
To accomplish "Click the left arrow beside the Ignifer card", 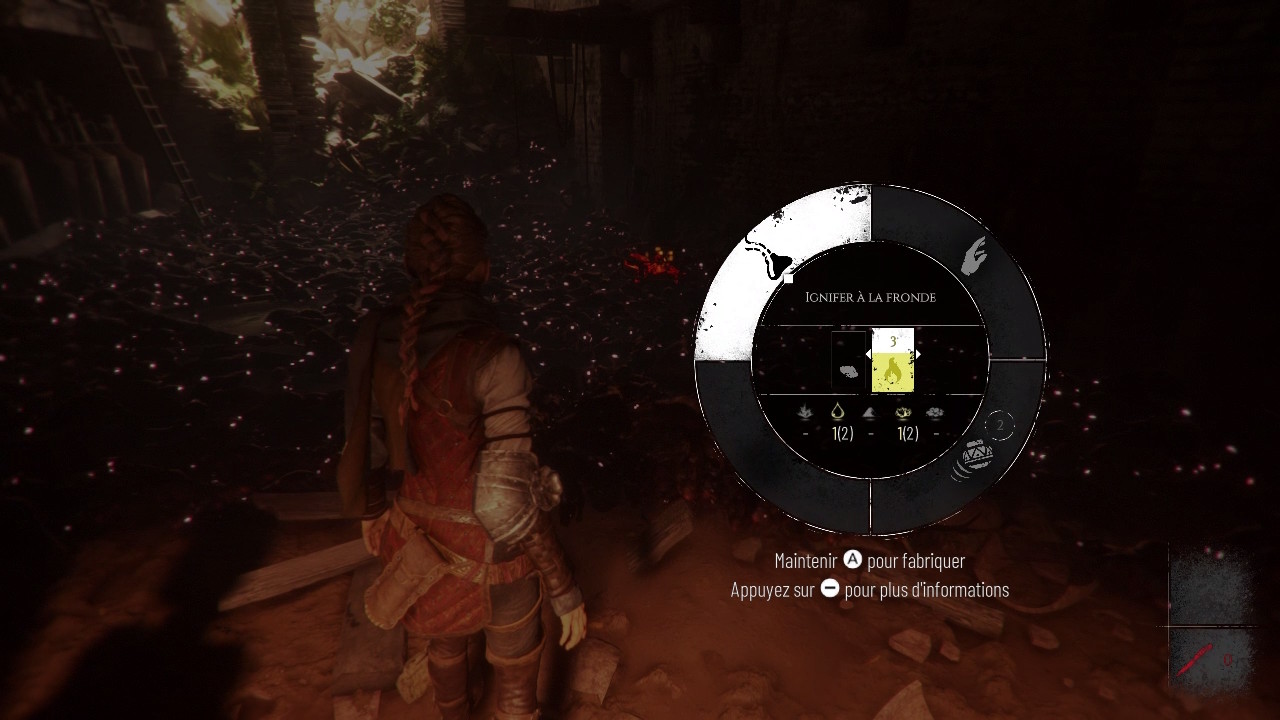I will pyautogui.click(x=868, y=354).
